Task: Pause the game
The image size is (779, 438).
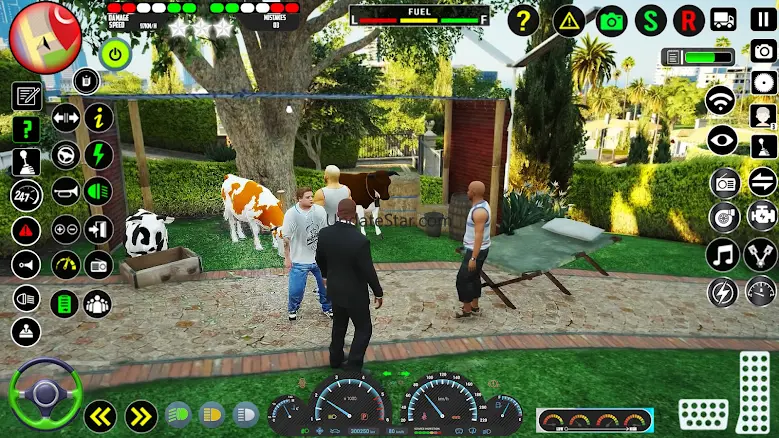Action: coord(763,19)
